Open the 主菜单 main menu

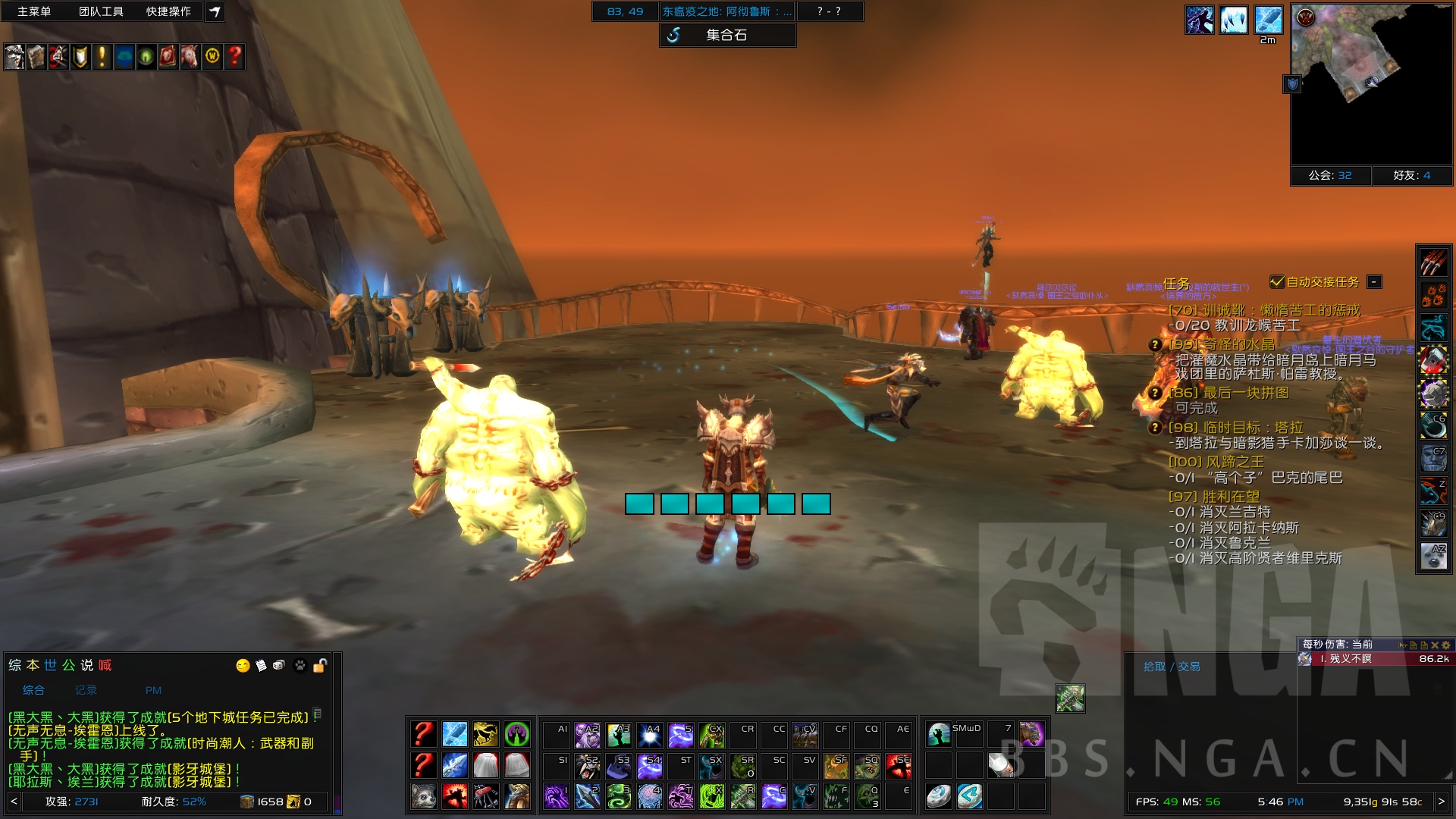click(34, 11)
